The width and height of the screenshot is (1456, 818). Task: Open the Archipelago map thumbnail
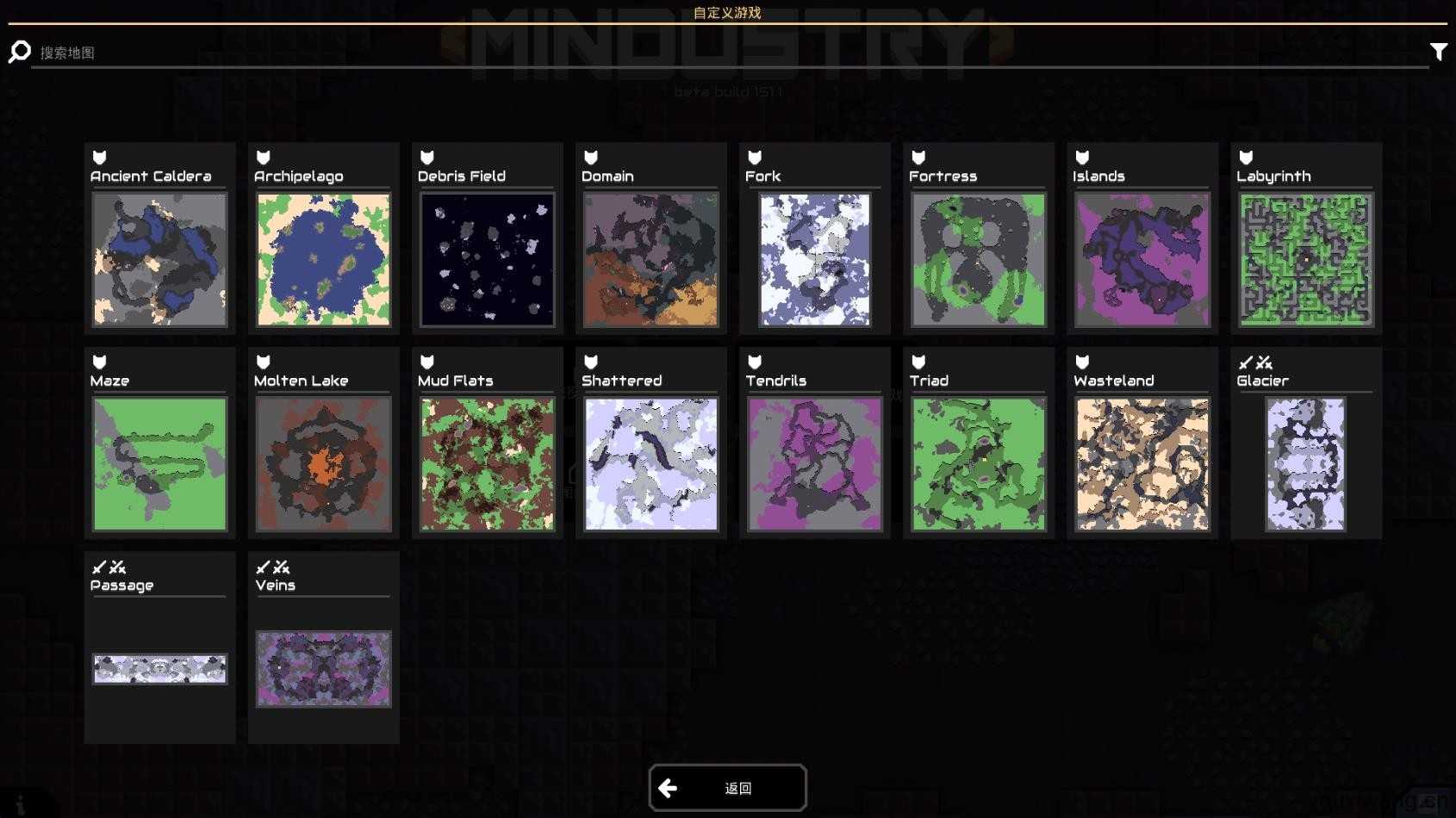coord(323,258)
